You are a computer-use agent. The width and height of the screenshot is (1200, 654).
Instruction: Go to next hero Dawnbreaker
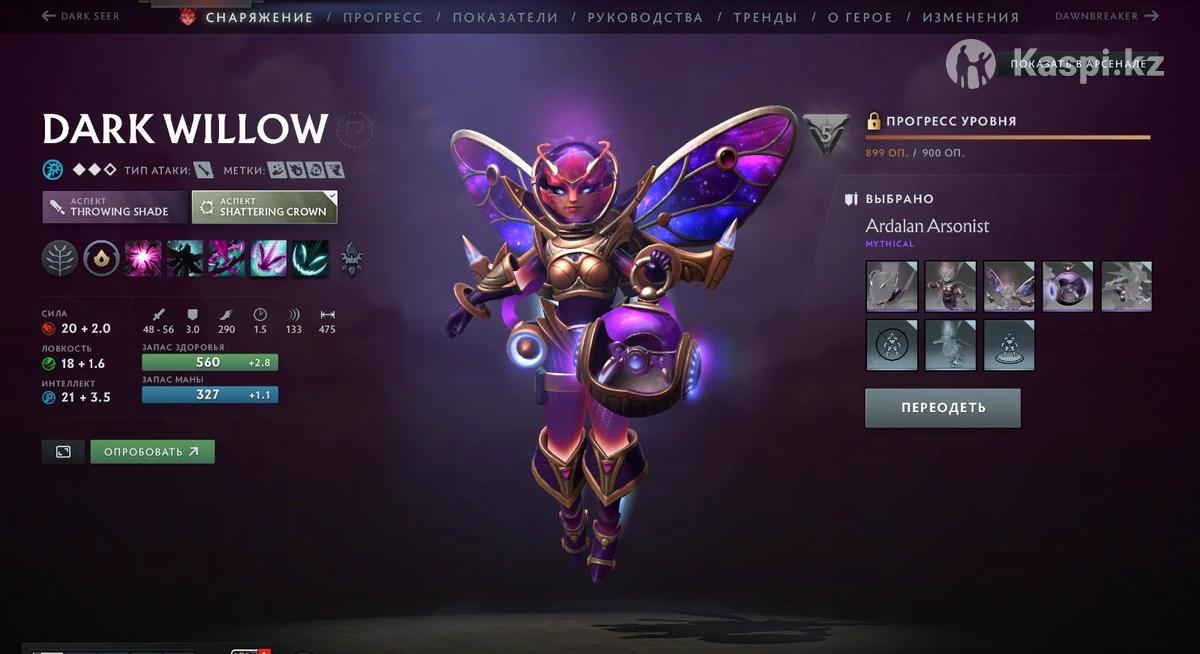pyautogui.click(x=1107, y=16)
